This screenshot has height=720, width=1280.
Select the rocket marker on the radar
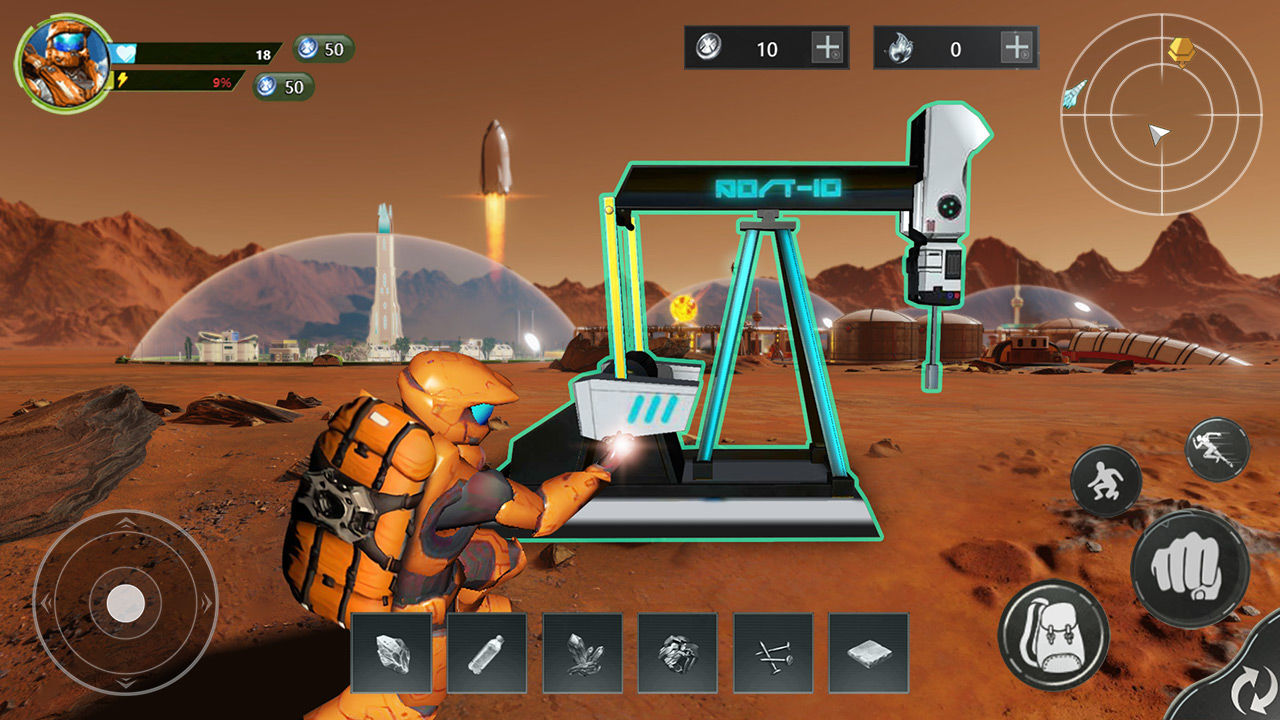coord(1075,93)
